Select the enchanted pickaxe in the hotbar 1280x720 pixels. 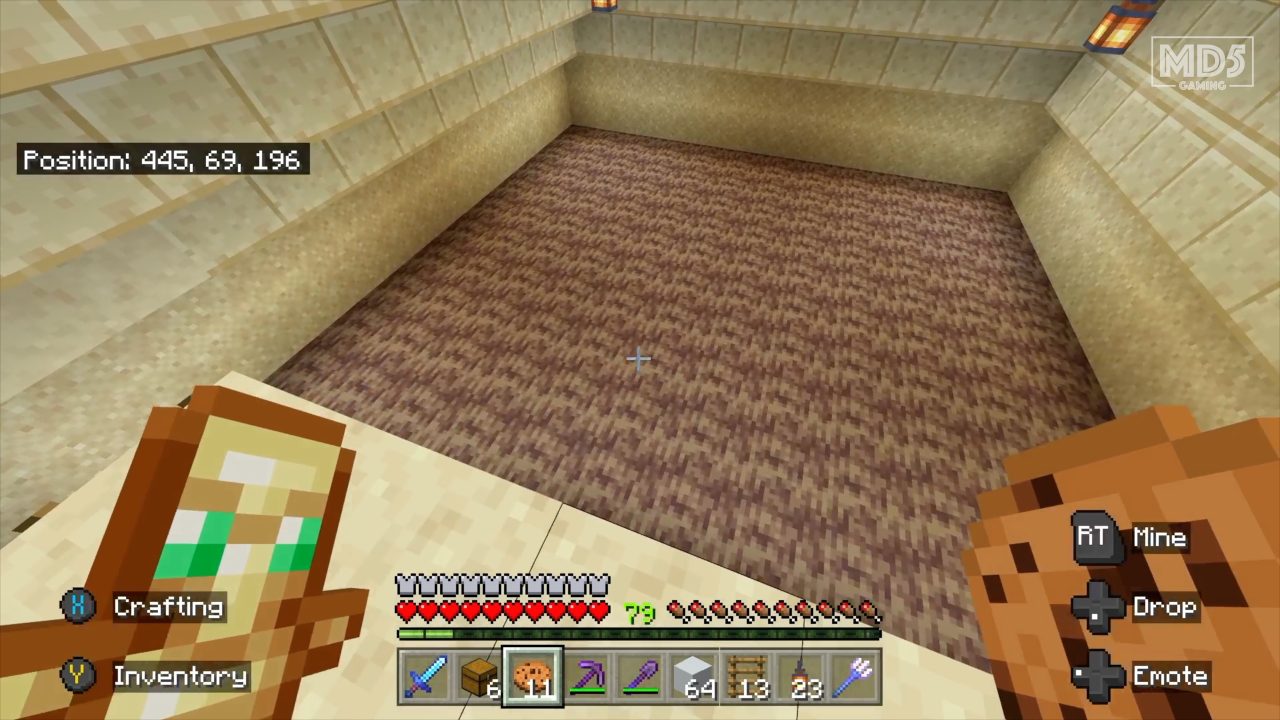tap(586, 678)
